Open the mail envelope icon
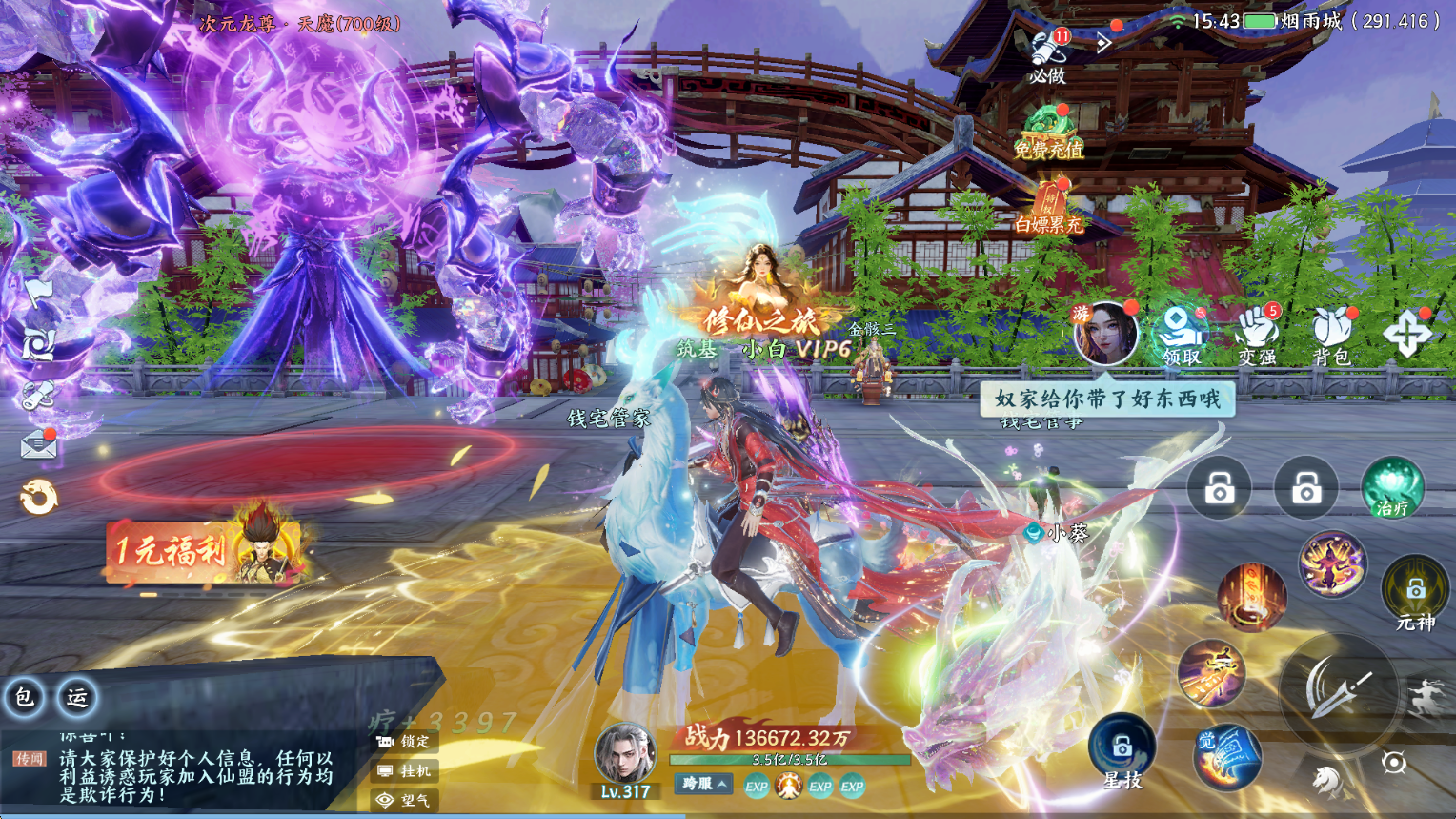Image resolution: width=1456 pixels, height=819 pixels. point(39,444)
